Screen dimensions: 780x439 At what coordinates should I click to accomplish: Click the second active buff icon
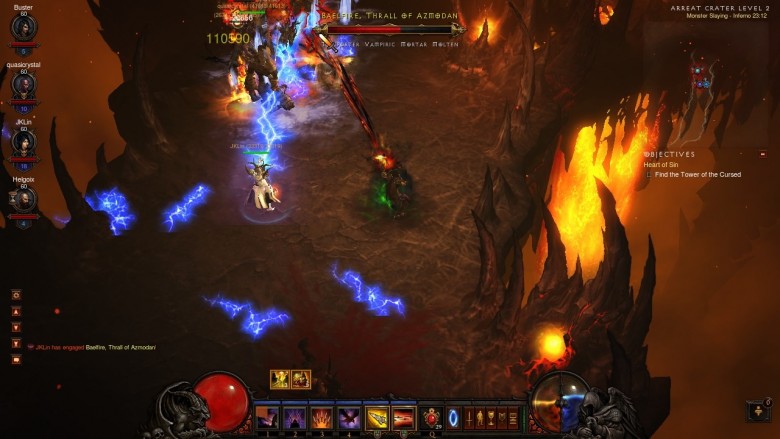tap(301, 379)
